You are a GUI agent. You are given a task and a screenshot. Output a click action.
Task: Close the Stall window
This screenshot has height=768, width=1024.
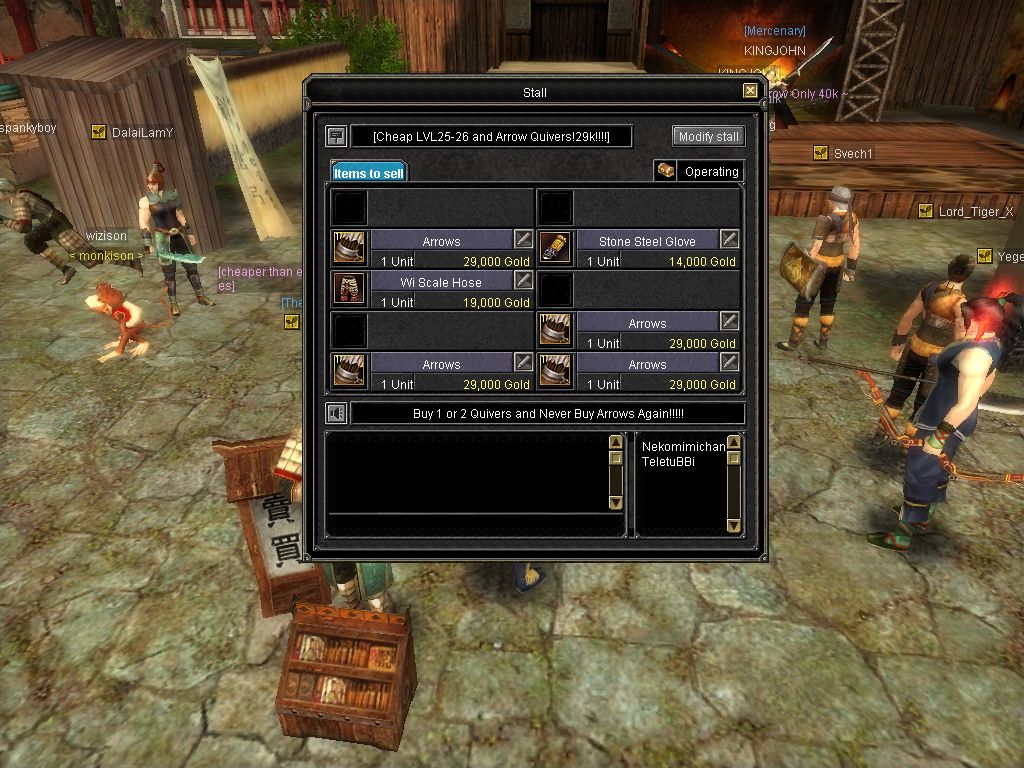750,91
